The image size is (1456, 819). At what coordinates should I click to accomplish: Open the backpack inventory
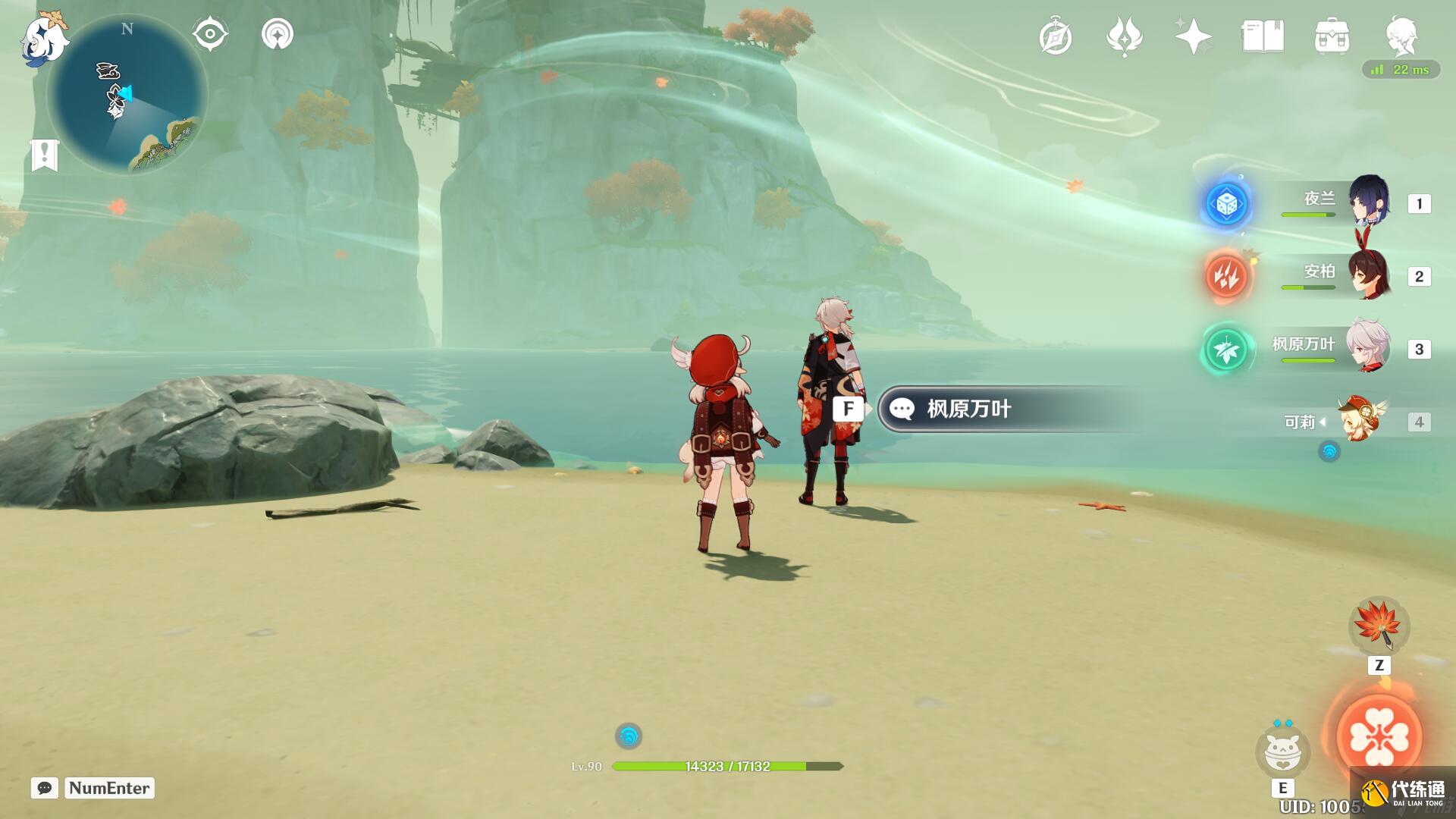point(1332,36)
